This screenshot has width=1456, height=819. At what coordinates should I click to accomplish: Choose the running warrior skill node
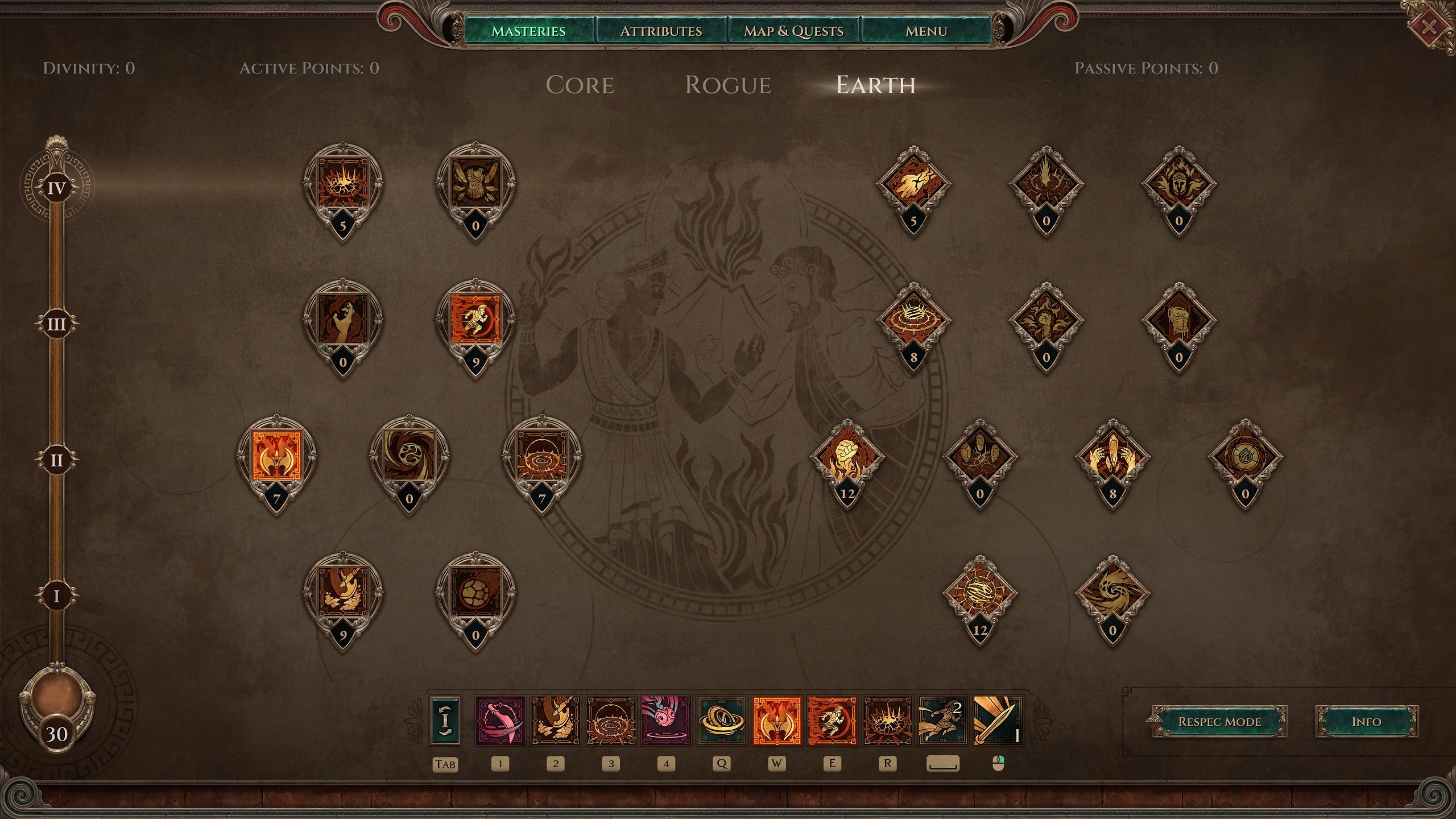tap(475, 321)
